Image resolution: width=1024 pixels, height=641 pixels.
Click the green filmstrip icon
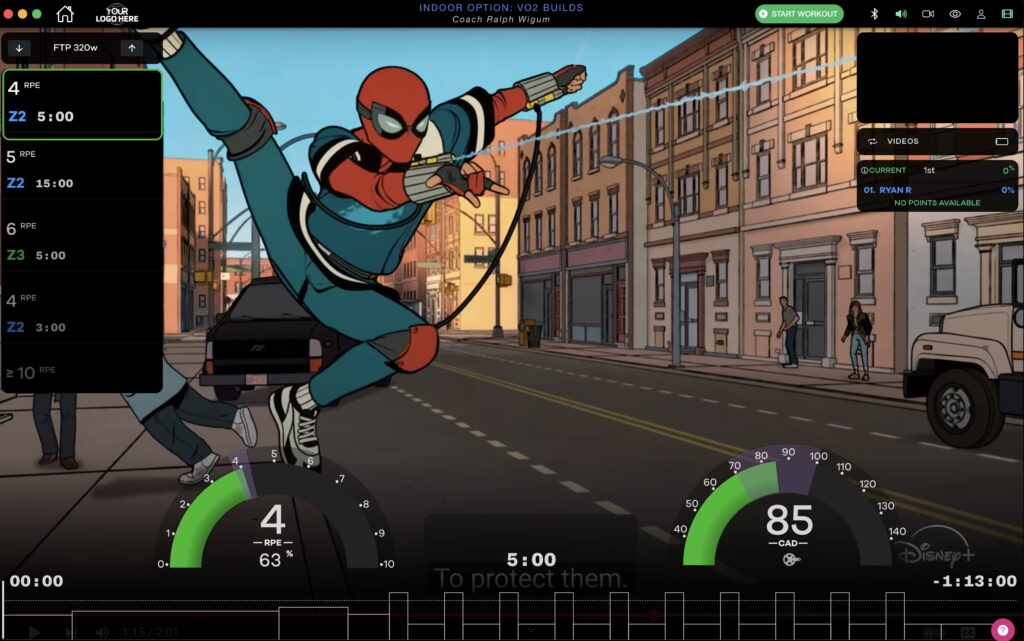click(x=1006, y=14)
